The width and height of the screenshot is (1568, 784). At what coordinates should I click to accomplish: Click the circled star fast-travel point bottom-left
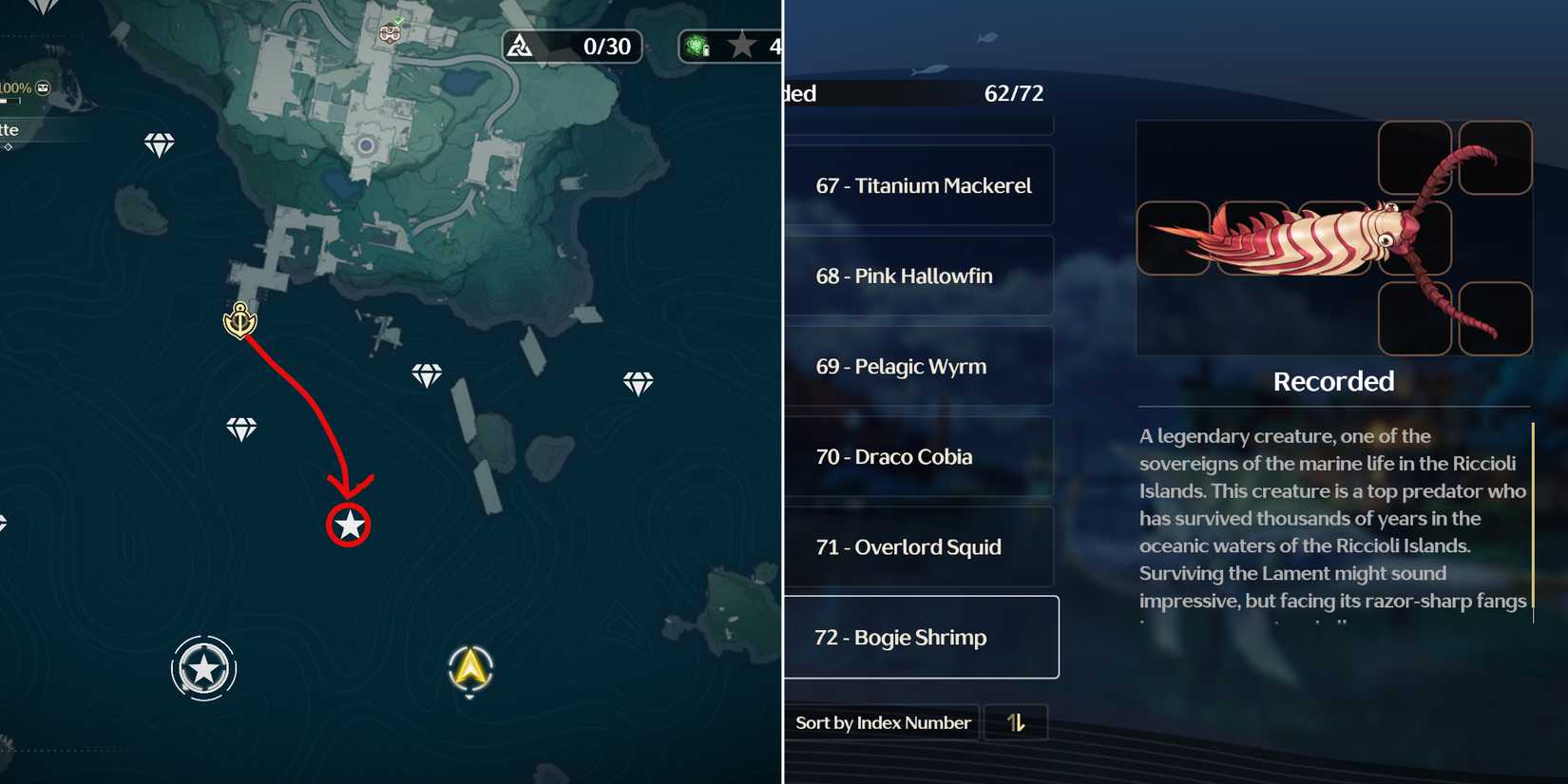(x=201, y=668)
